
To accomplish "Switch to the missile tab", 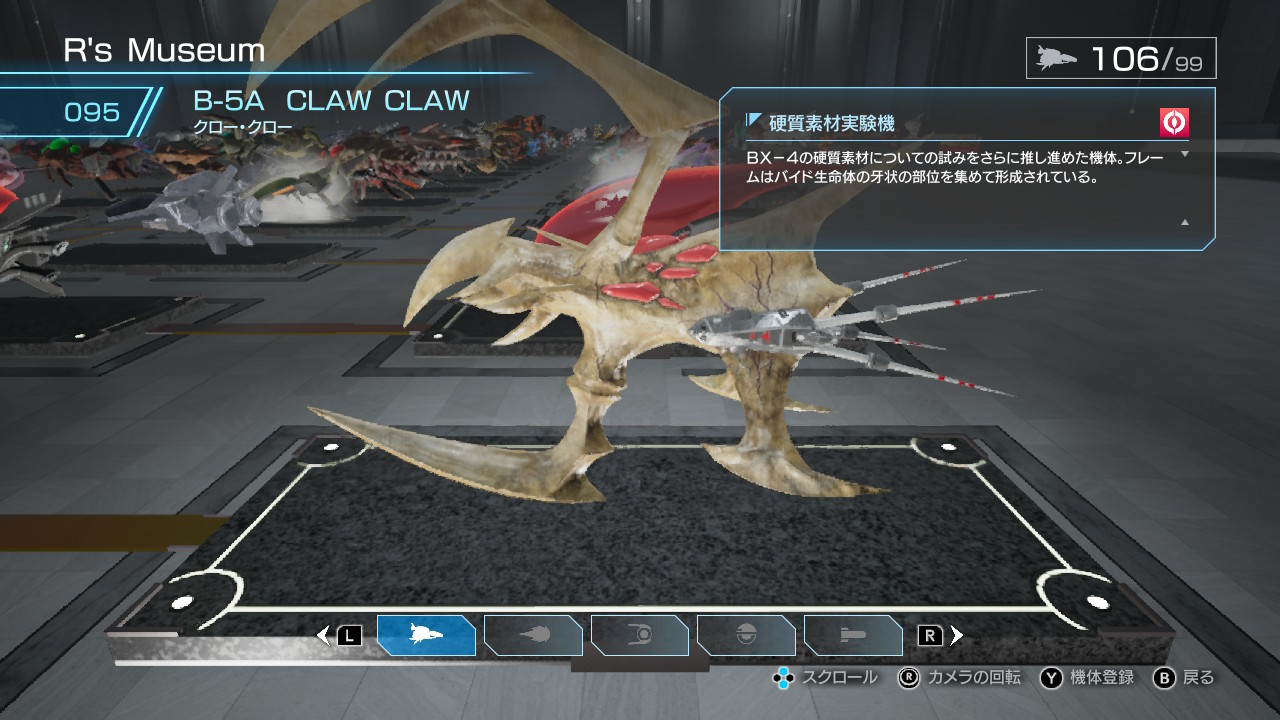I will click(853, 635).
